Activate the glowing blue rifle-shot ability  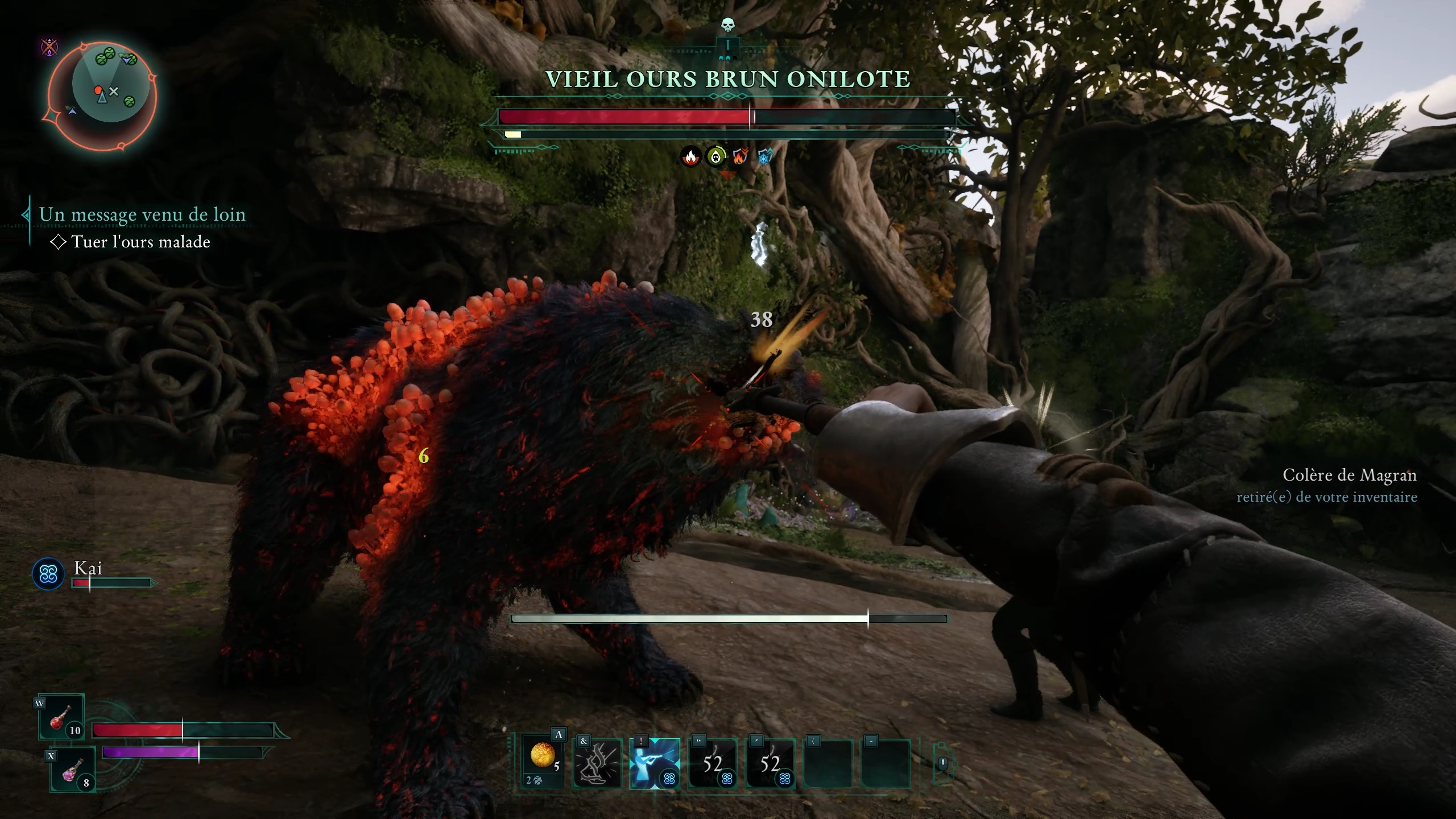(655, 763)
